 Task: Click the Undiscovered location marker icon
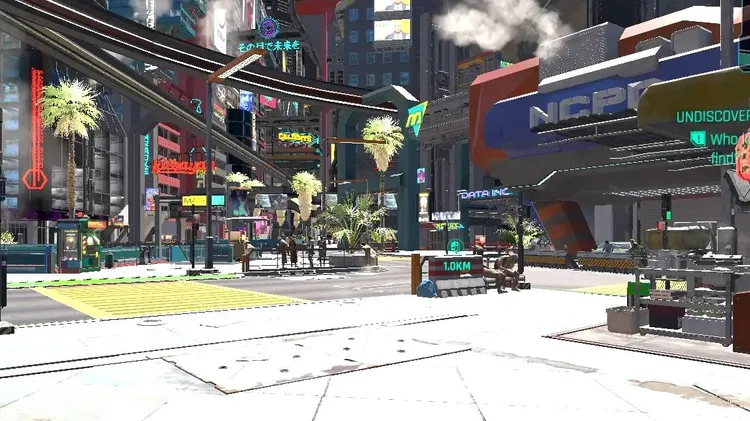[698, 139]
